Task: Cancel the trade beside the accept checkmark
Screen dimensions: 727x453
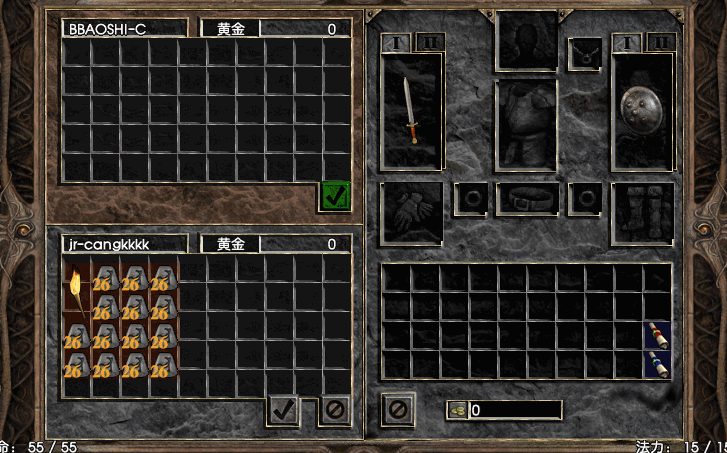Action: pyautogui.click(x=335, y=409)
